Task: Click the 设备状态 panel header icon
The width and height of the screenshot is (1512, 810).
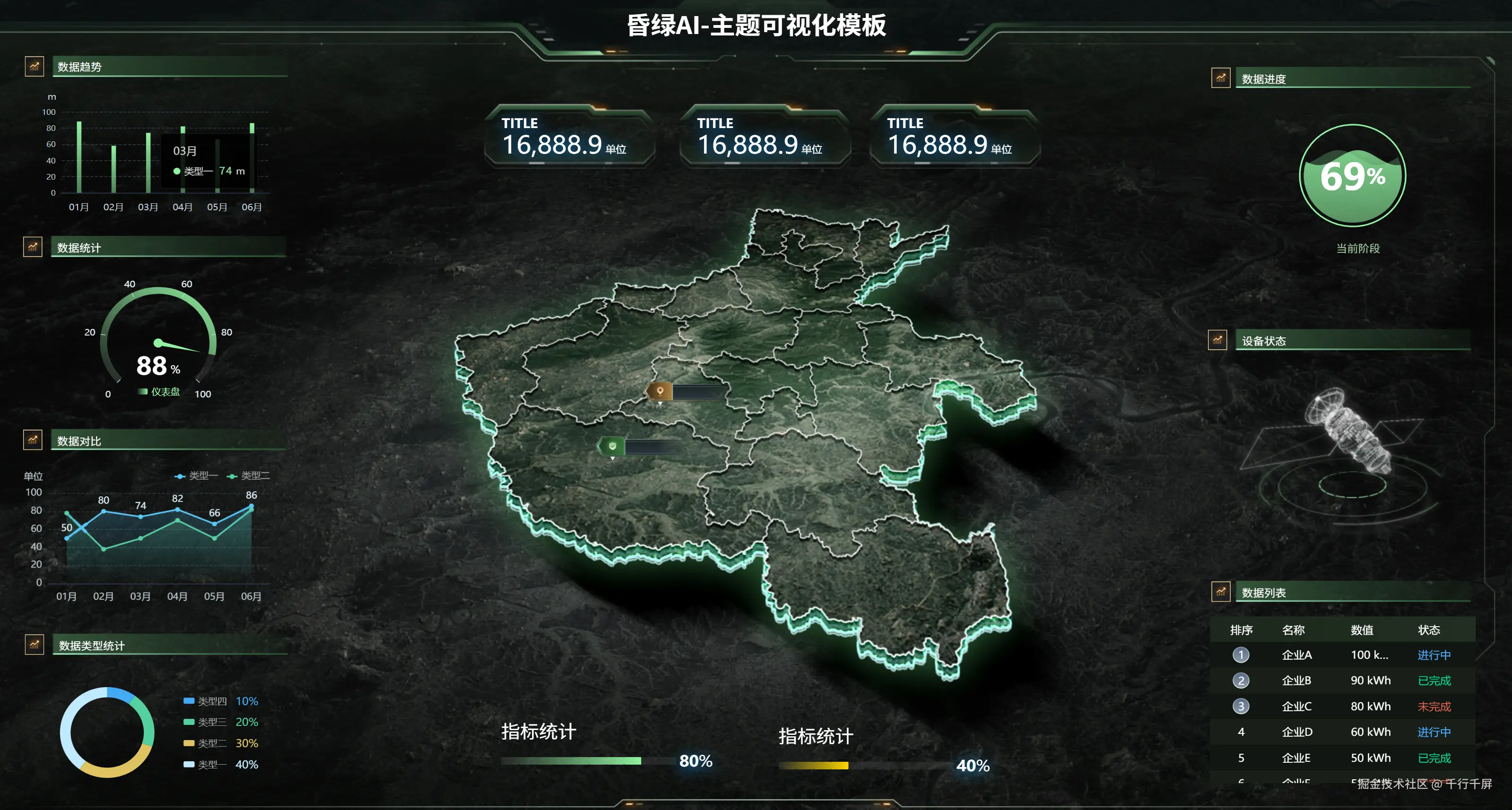Action: [x=1217, y=339]
